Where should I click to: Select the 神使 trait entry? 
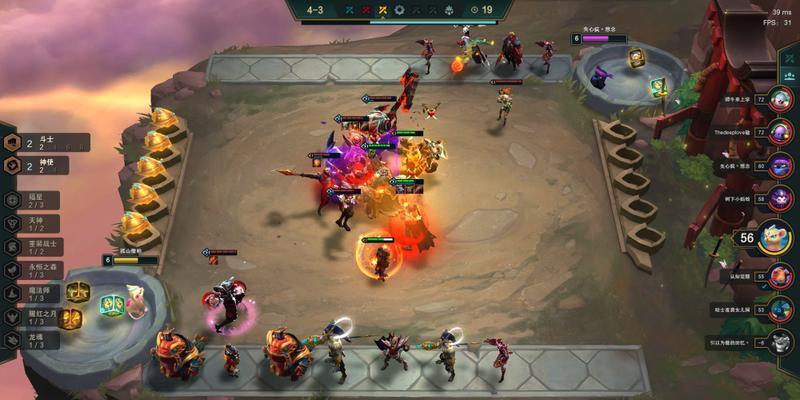click(45, 166)
